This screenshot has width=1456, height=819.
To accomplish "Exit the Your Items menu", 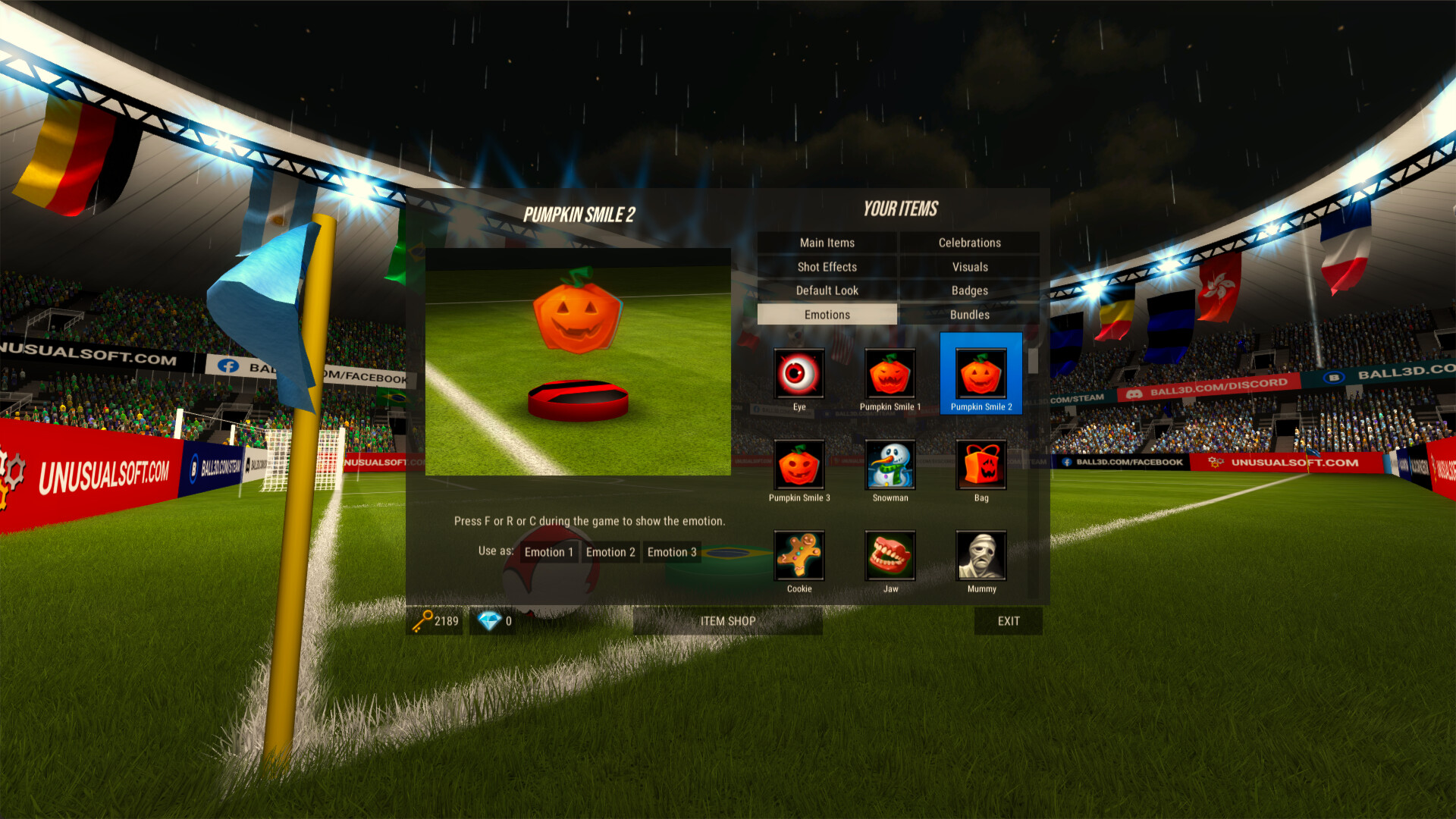I will pyautogui.click(x=1008, y=621).
